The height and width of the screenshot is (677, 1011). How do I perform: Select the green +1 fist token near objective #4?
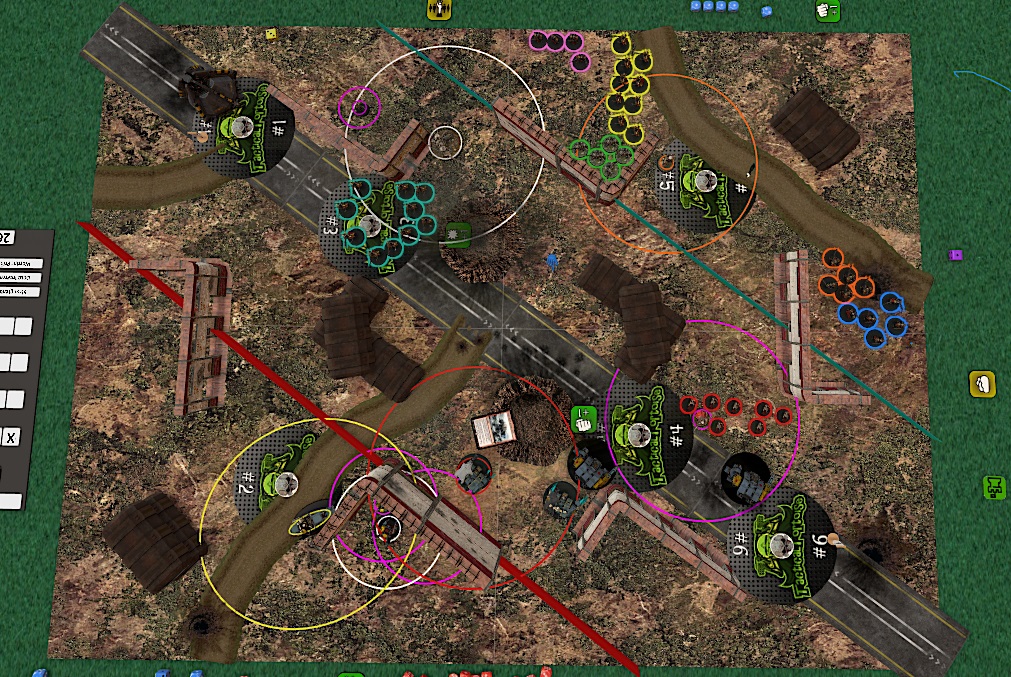[583, 419]
